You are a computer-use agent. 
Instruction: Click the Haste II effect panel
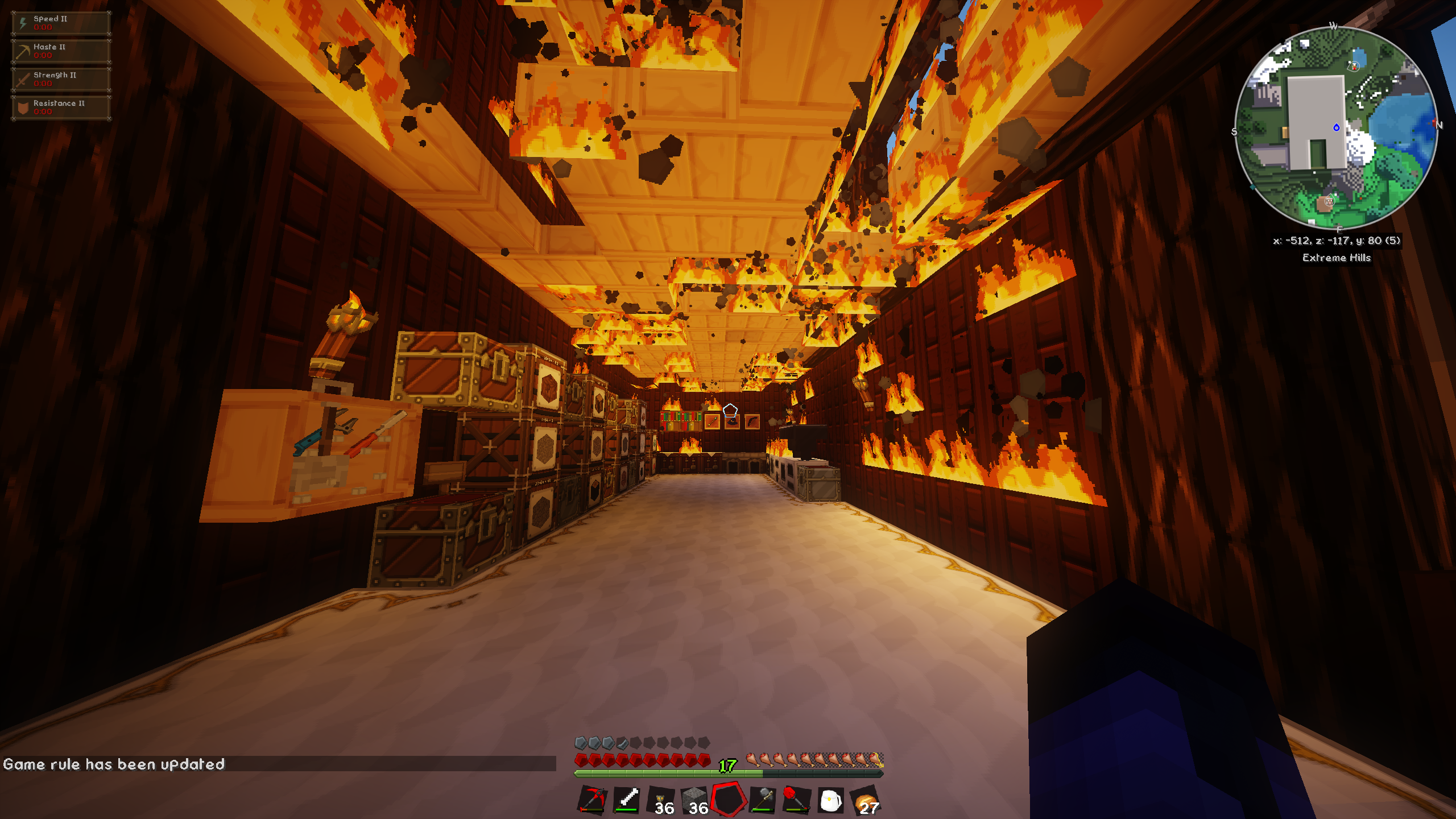click(x=61, y=51)
